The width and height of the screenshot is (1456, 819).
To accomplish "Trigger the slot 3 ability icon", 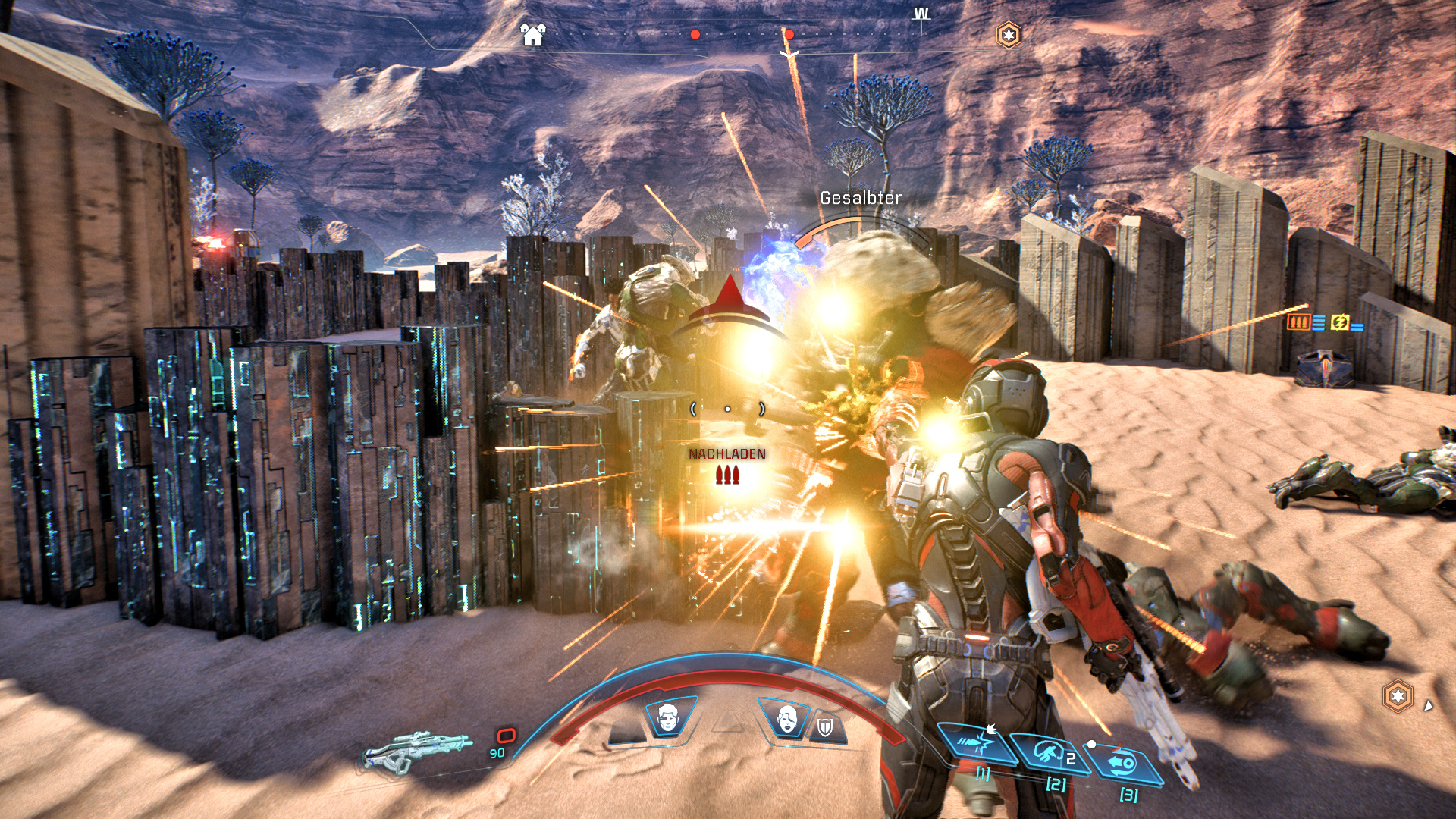I will (x=1125, y=763).
